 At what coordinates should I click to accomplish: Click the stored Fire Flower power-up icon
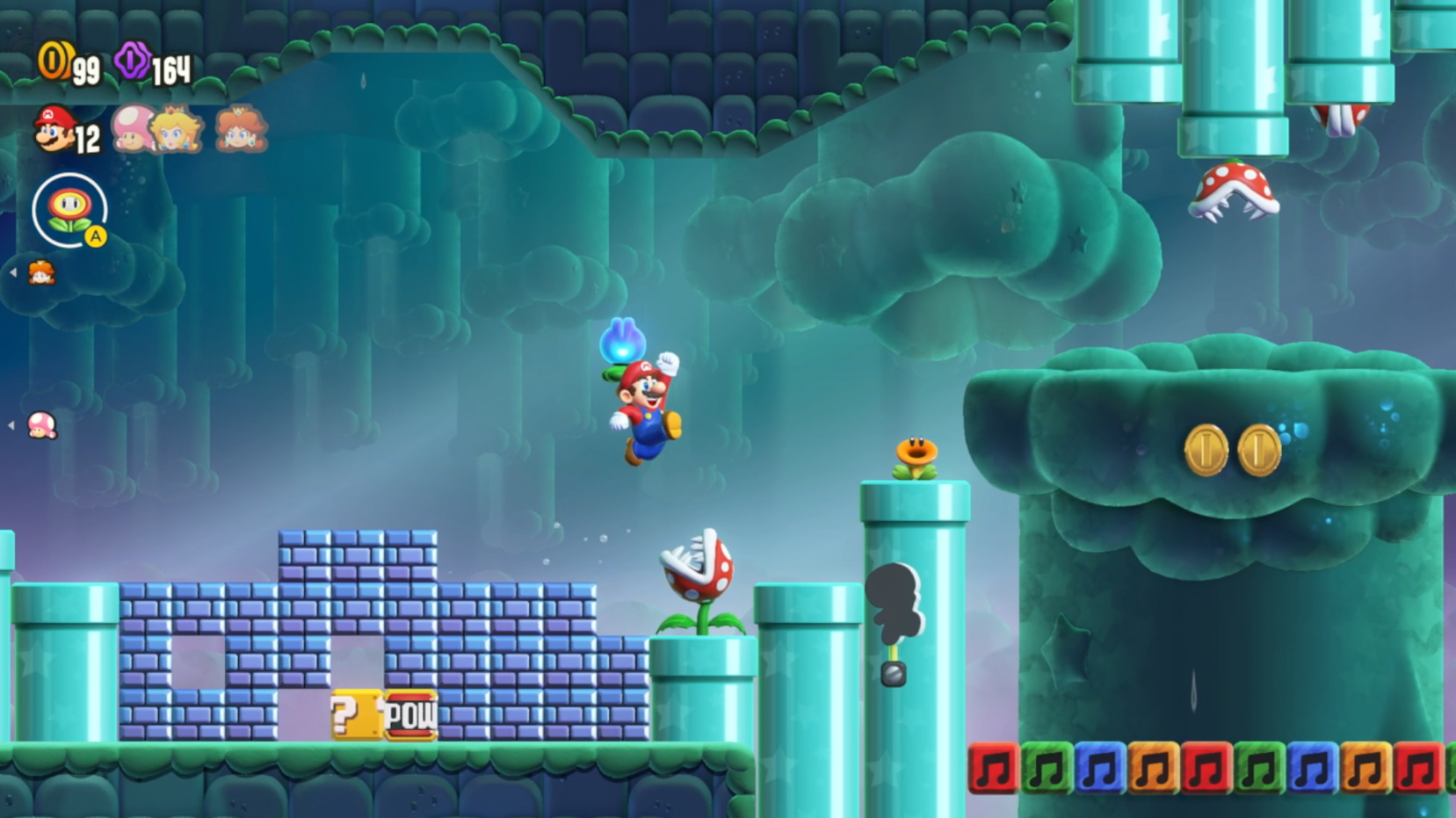[71, 208]
